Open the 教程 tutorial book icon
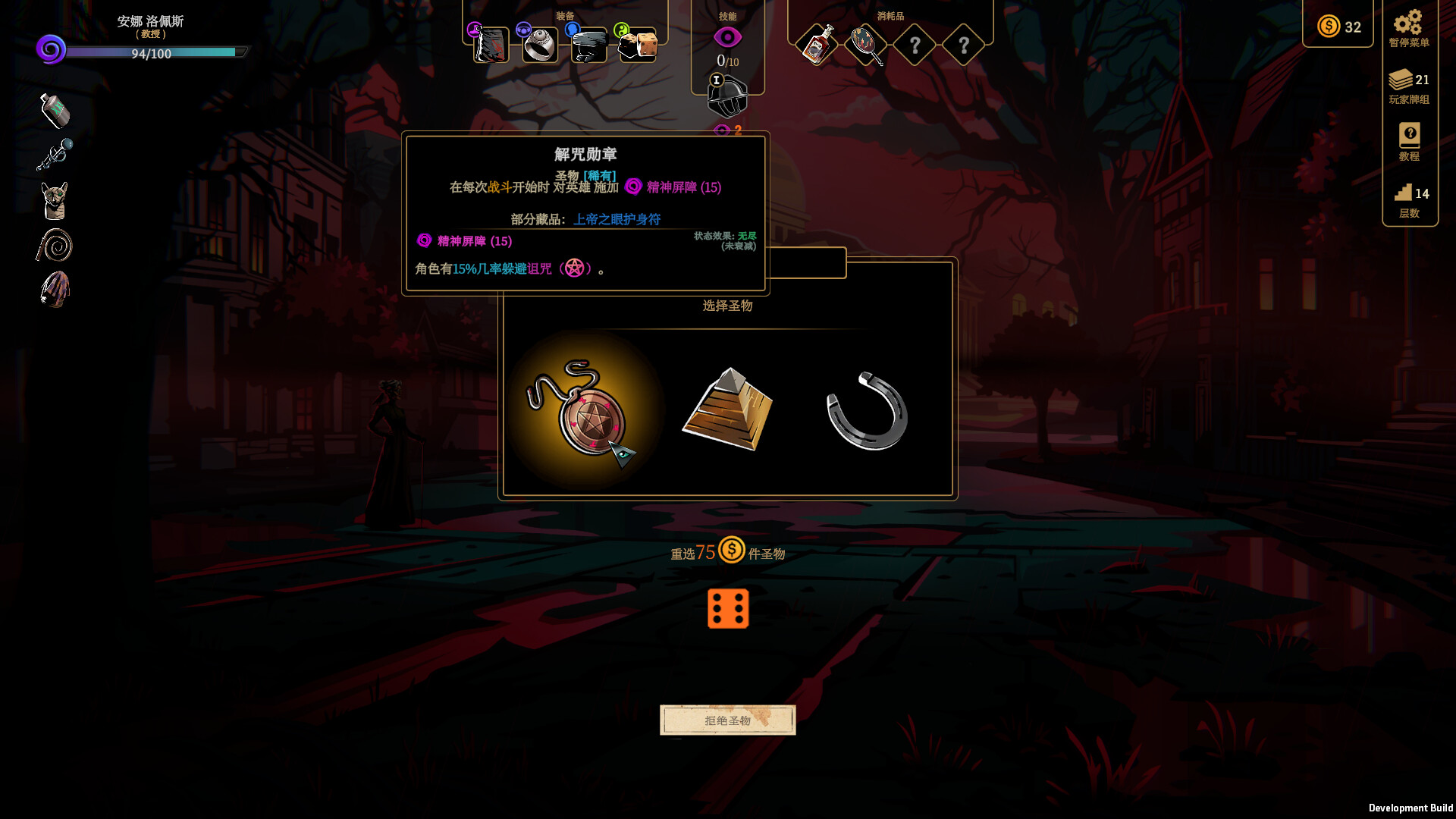The height and width of the screenshot is (819, 1456). click(1408, 136)
